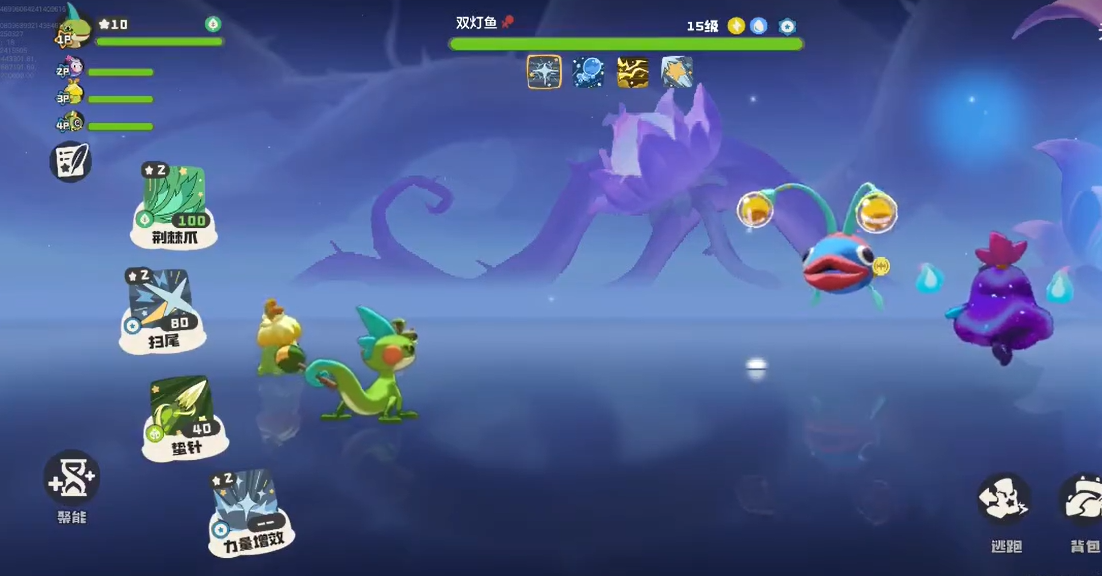Use the 荆棘爪 skill card
The image size is (1102, 576).
tap(174, 205)
